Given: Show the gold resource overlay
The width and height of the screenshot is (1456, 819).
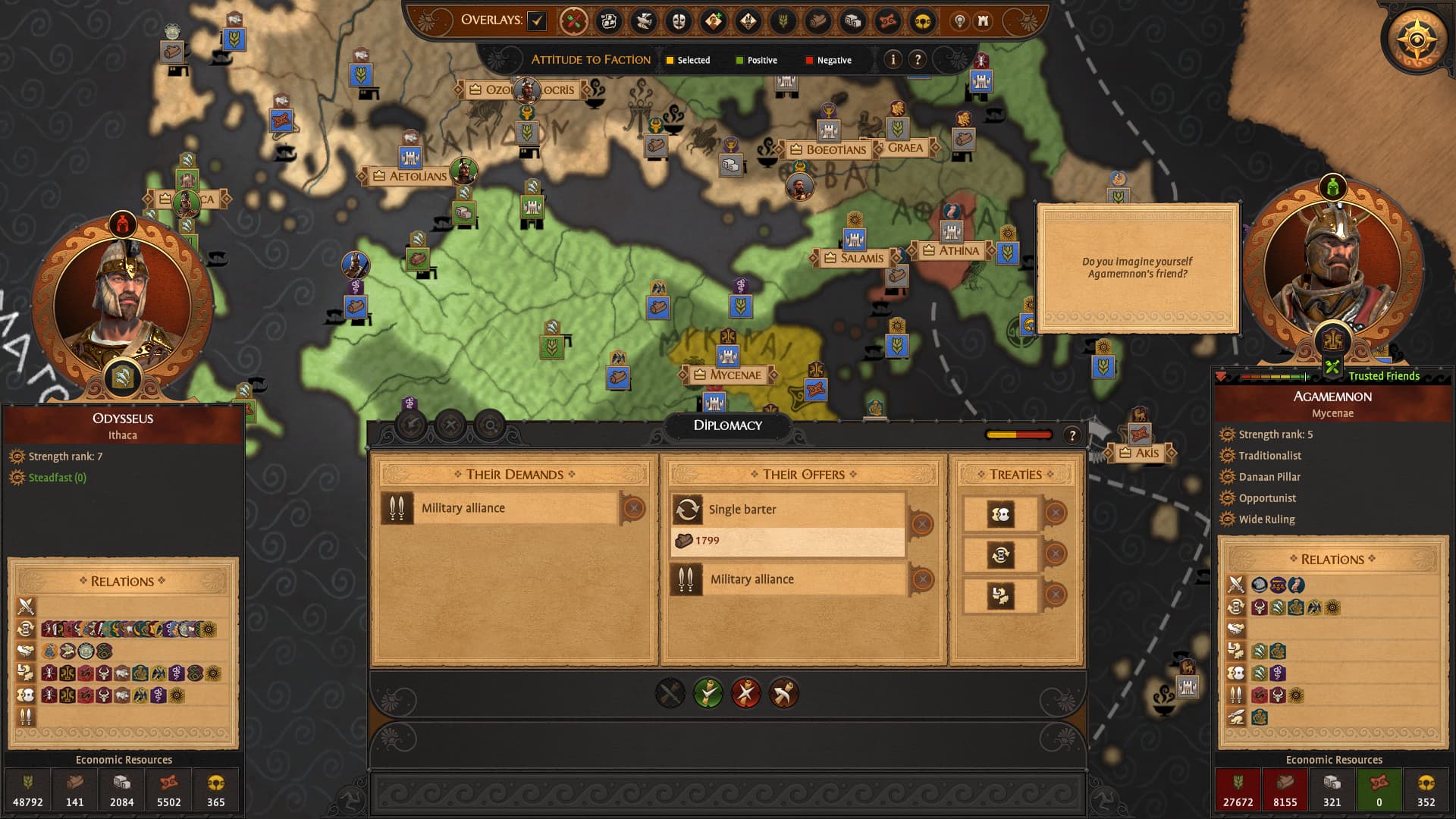Looking at the screenshot, I should coord(922,21).
